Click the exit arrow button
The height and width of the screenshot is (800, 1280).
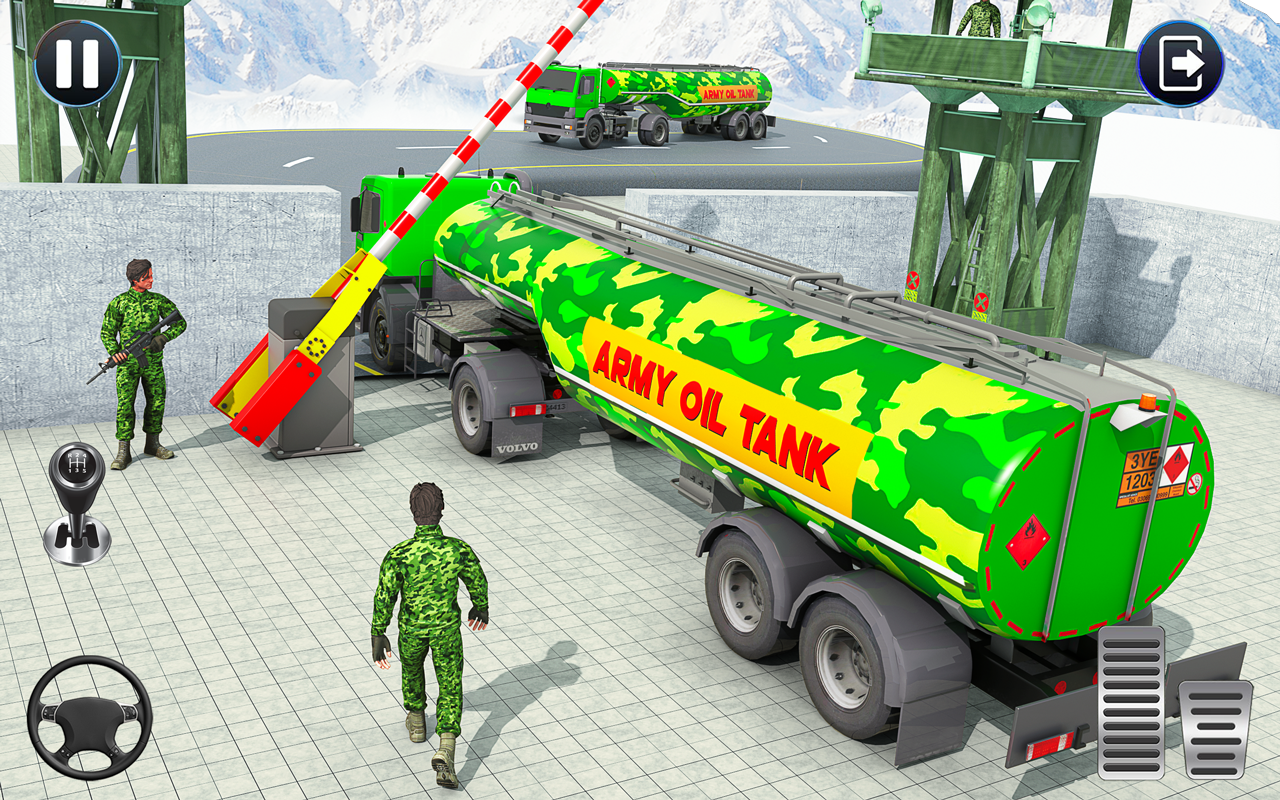(x=1180, y=58)
